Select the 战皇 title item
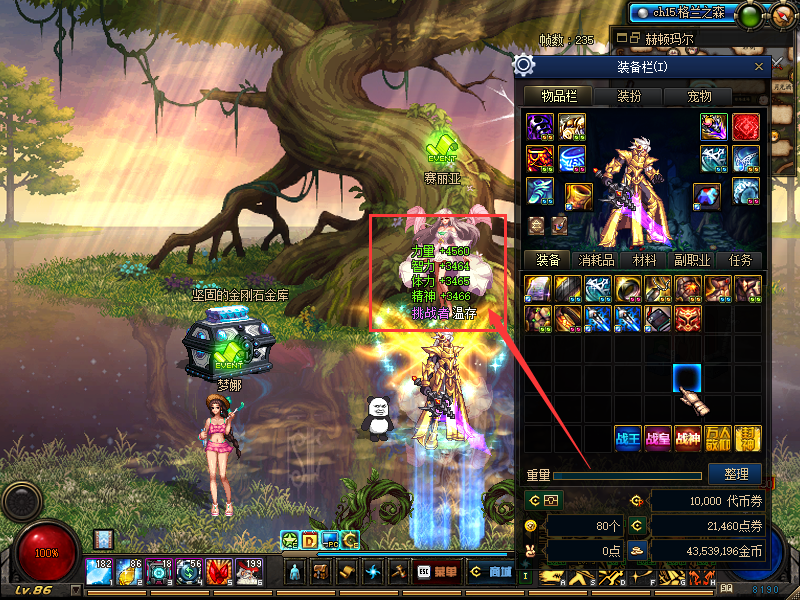This screenshot has height=600, width=800. point(658,438)
